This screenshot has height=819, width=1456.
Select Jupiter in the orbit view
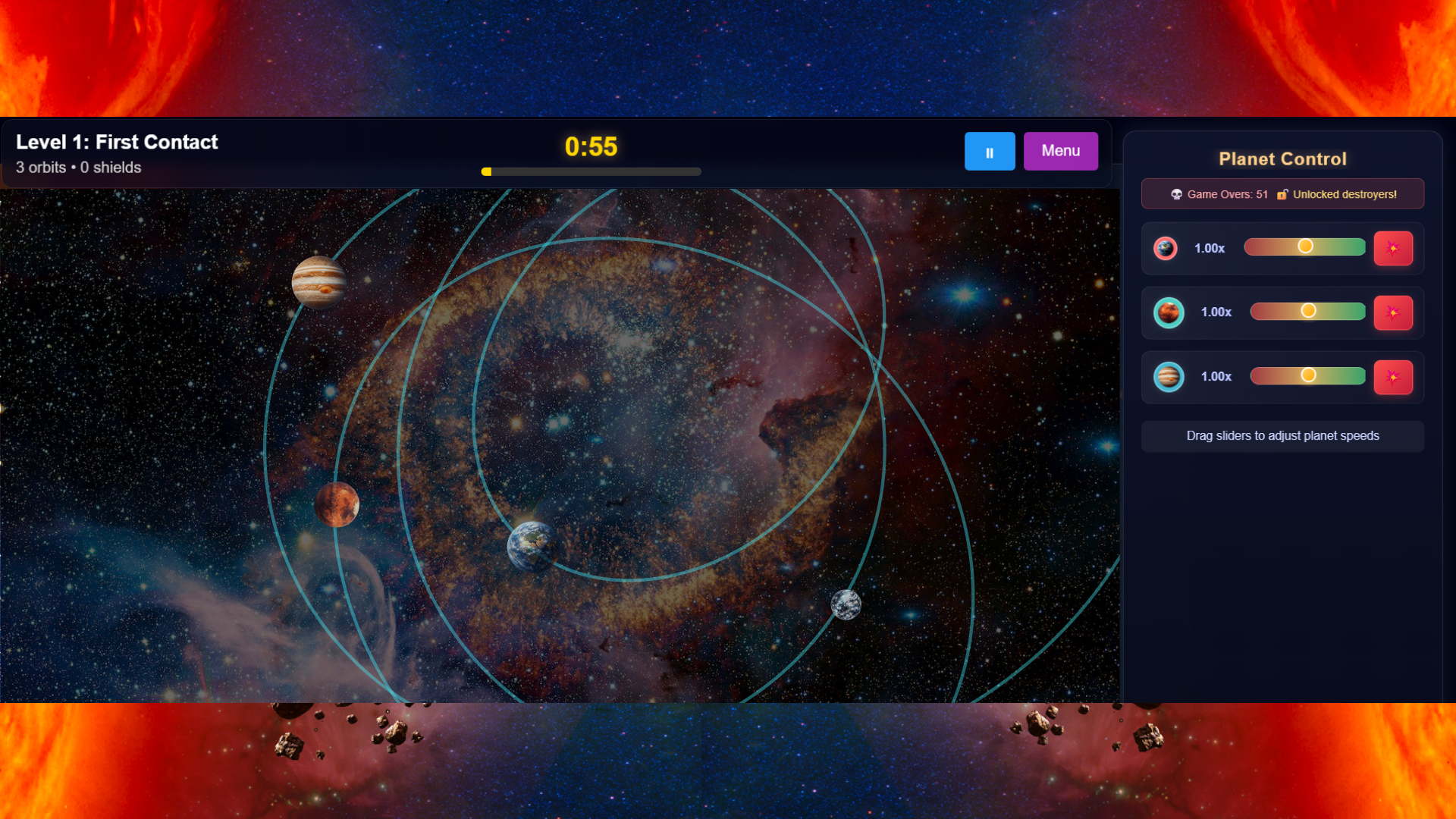click(x=318, y=281)
